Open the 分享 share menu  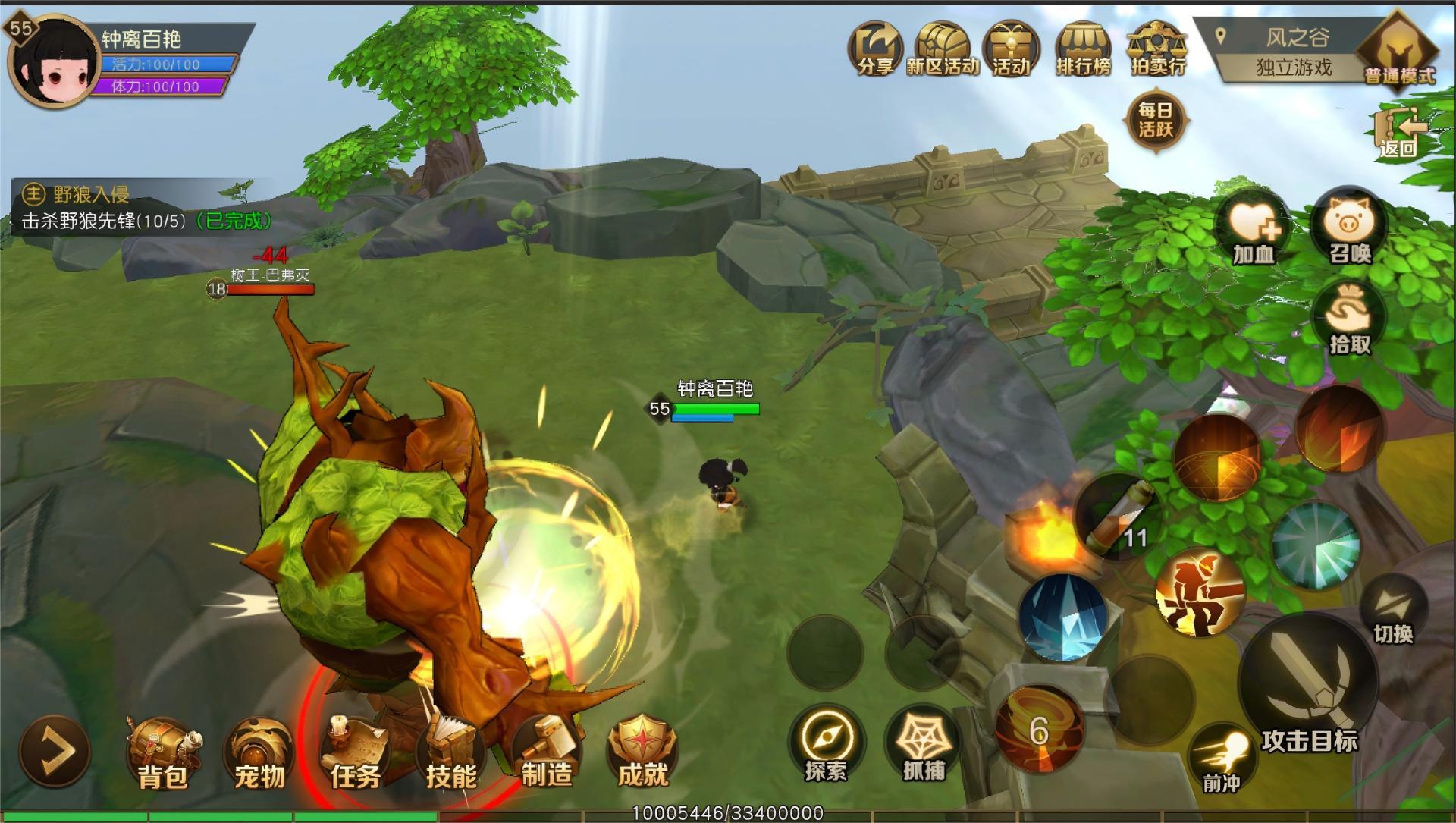click(x=874, y=48)
